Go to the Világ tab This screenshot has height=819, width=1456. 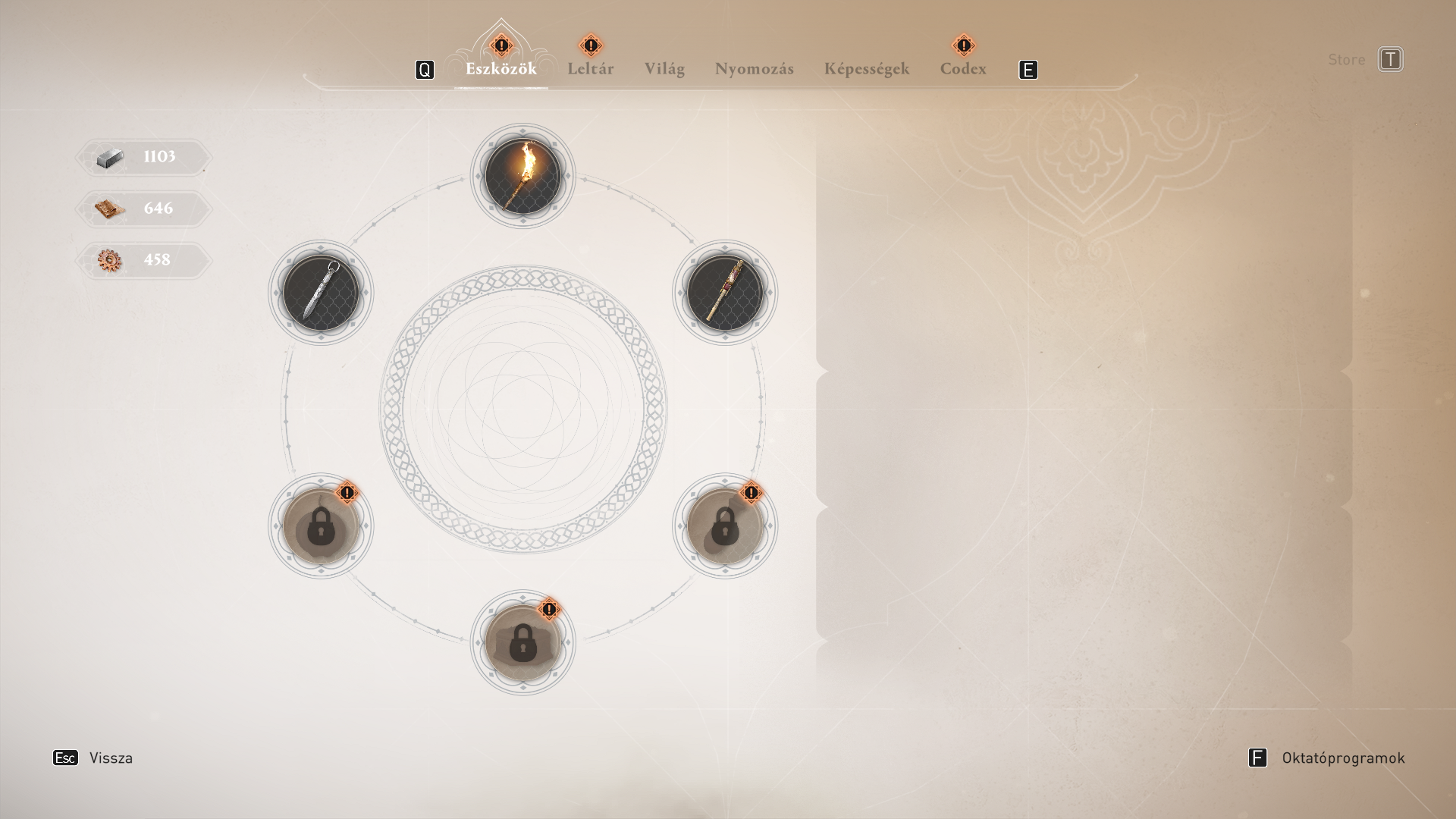pos(664,69)
